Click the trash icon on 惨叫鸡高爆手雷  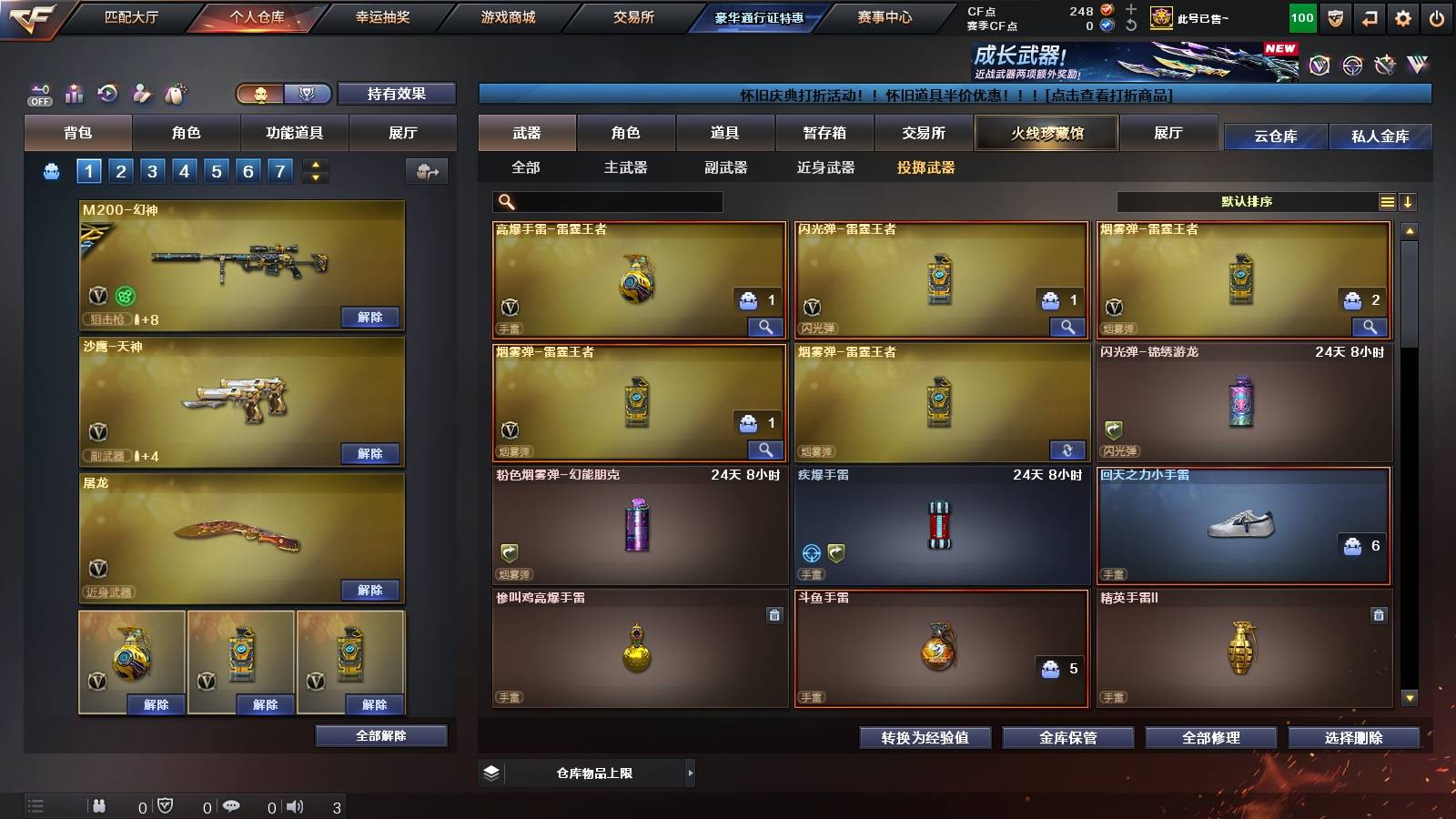click(x=774, y=615)
